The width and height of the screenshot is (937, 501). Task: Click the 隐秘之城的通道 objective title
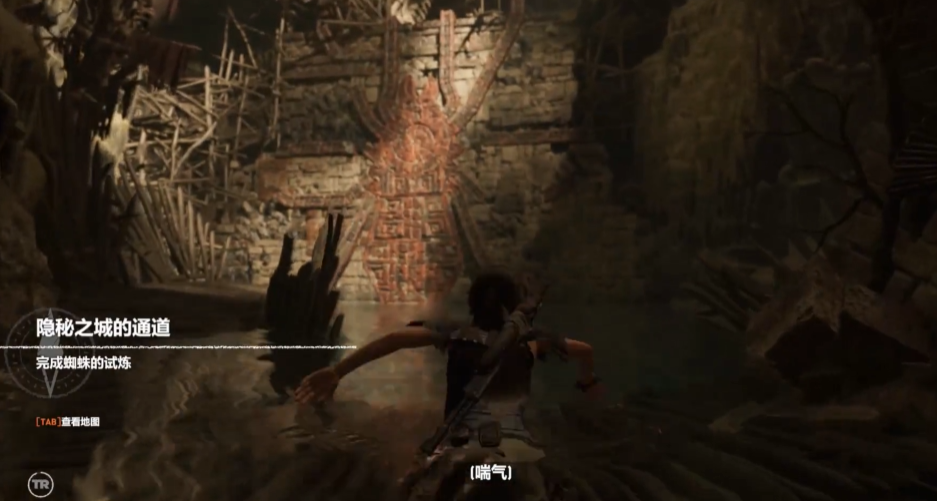(x=103, y=328)
